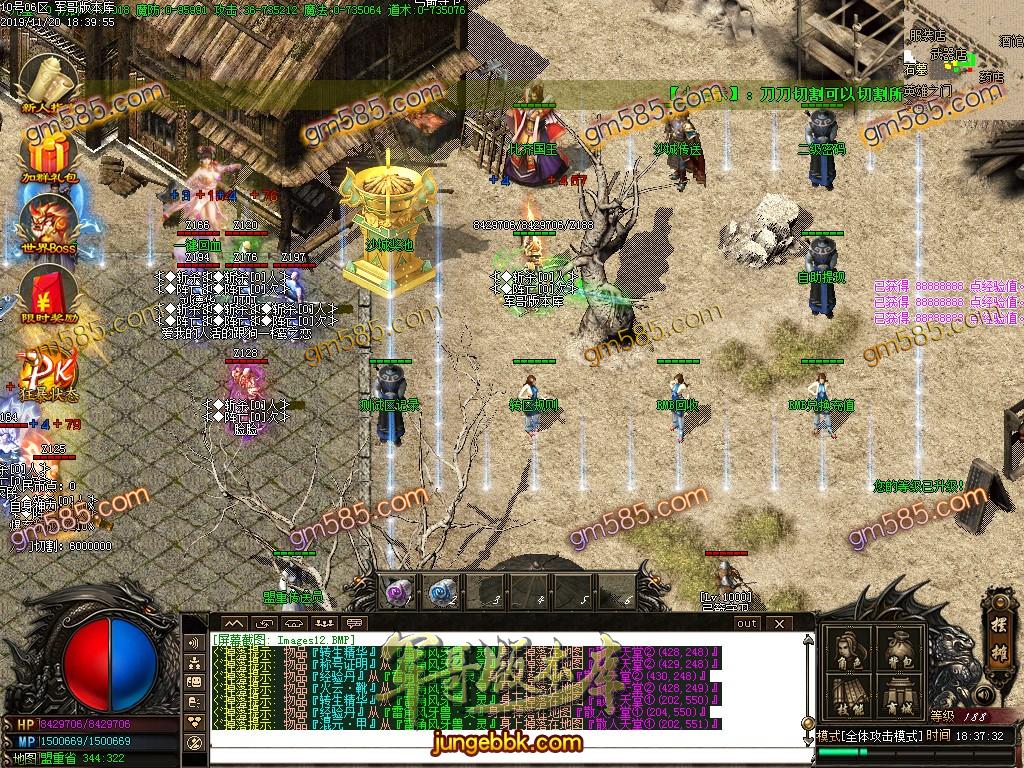Screen dimensions: 1024x768
Task: Select the first chat channel tab
Action: 233,623
